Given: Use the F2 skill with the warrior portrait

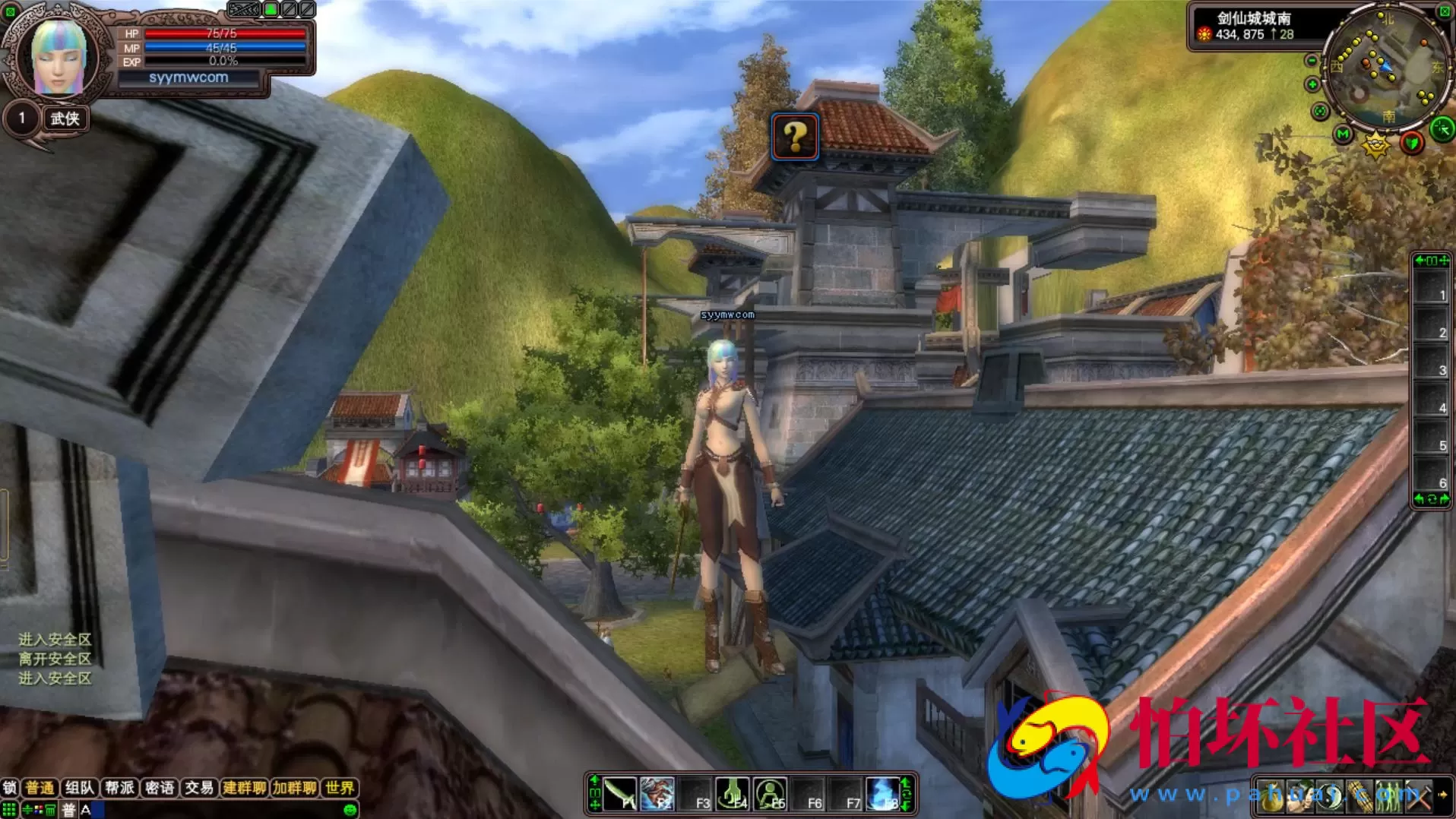Looking at the screenshot, I should pyautogui.click(x=657, y=794).
